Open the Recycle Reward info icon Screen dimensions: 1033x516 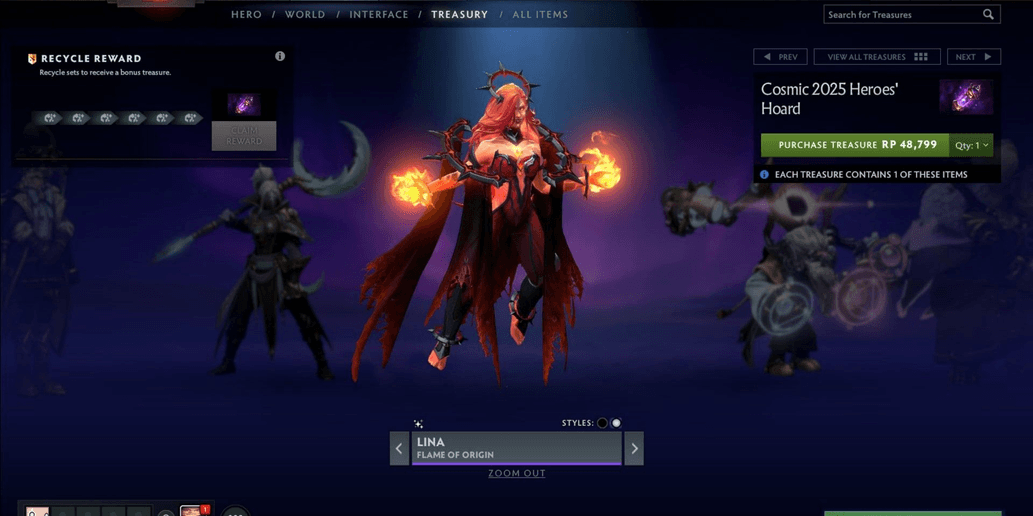pos(280,57)
